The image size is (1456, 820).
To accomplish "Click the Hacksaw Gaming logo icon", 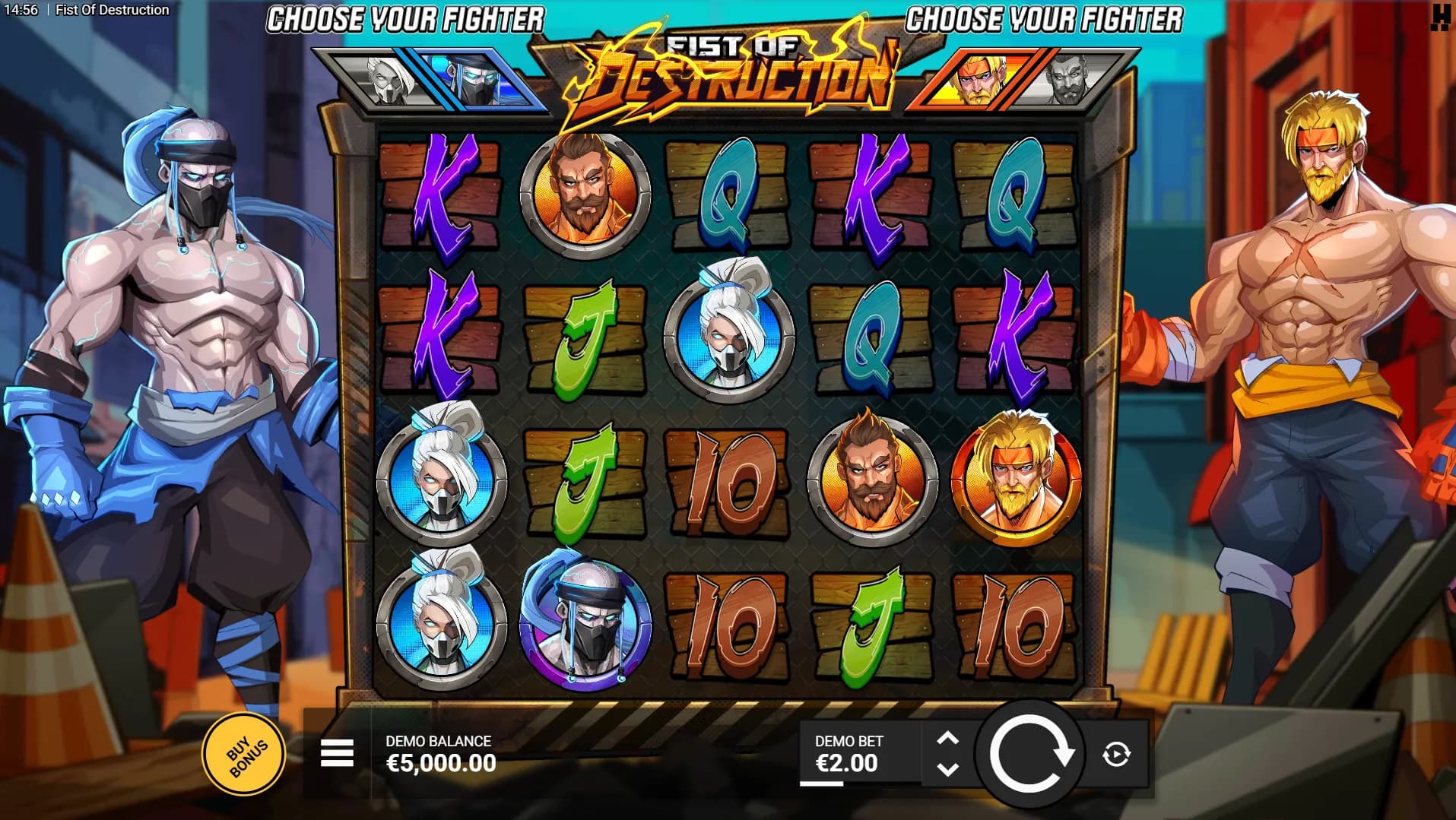I will tap(1439, 17).
